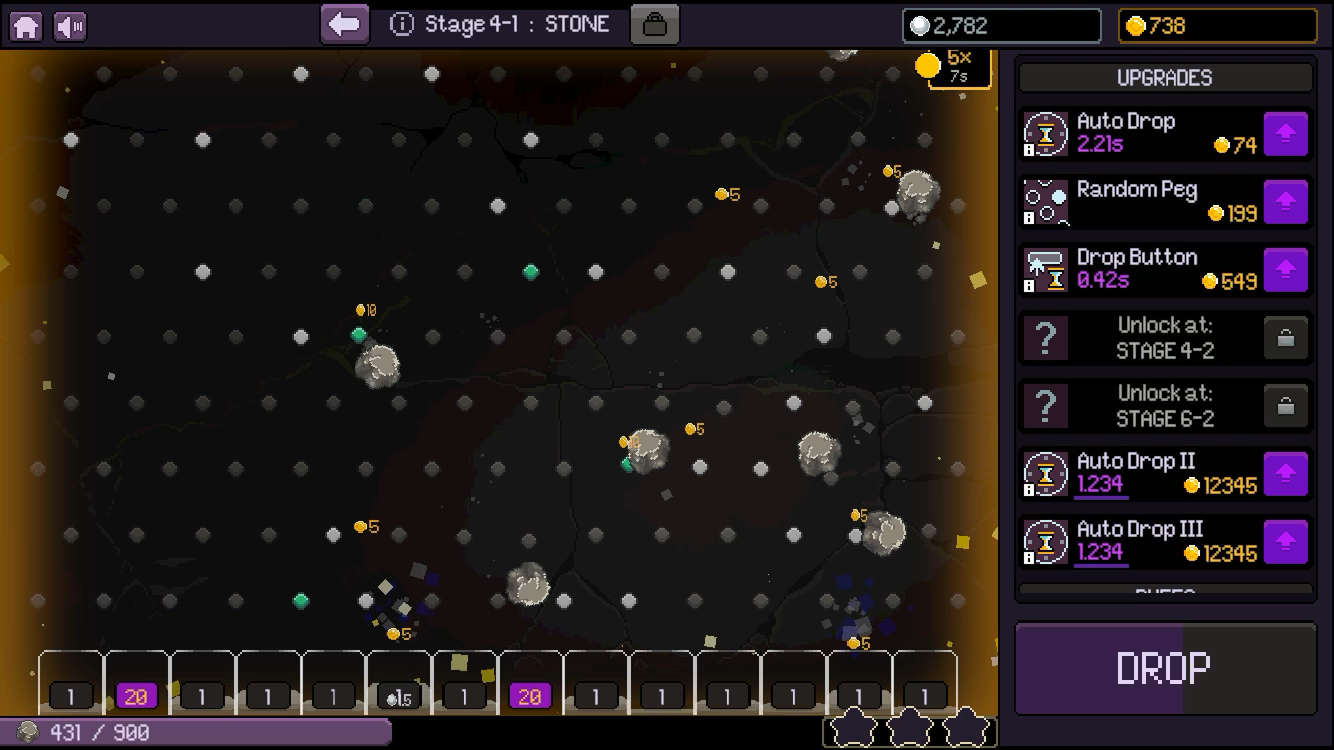Purchase the Auto Drop upgrade for 74 coins
Viewport: 1334px width, 750px height.
pos(1284,133)
